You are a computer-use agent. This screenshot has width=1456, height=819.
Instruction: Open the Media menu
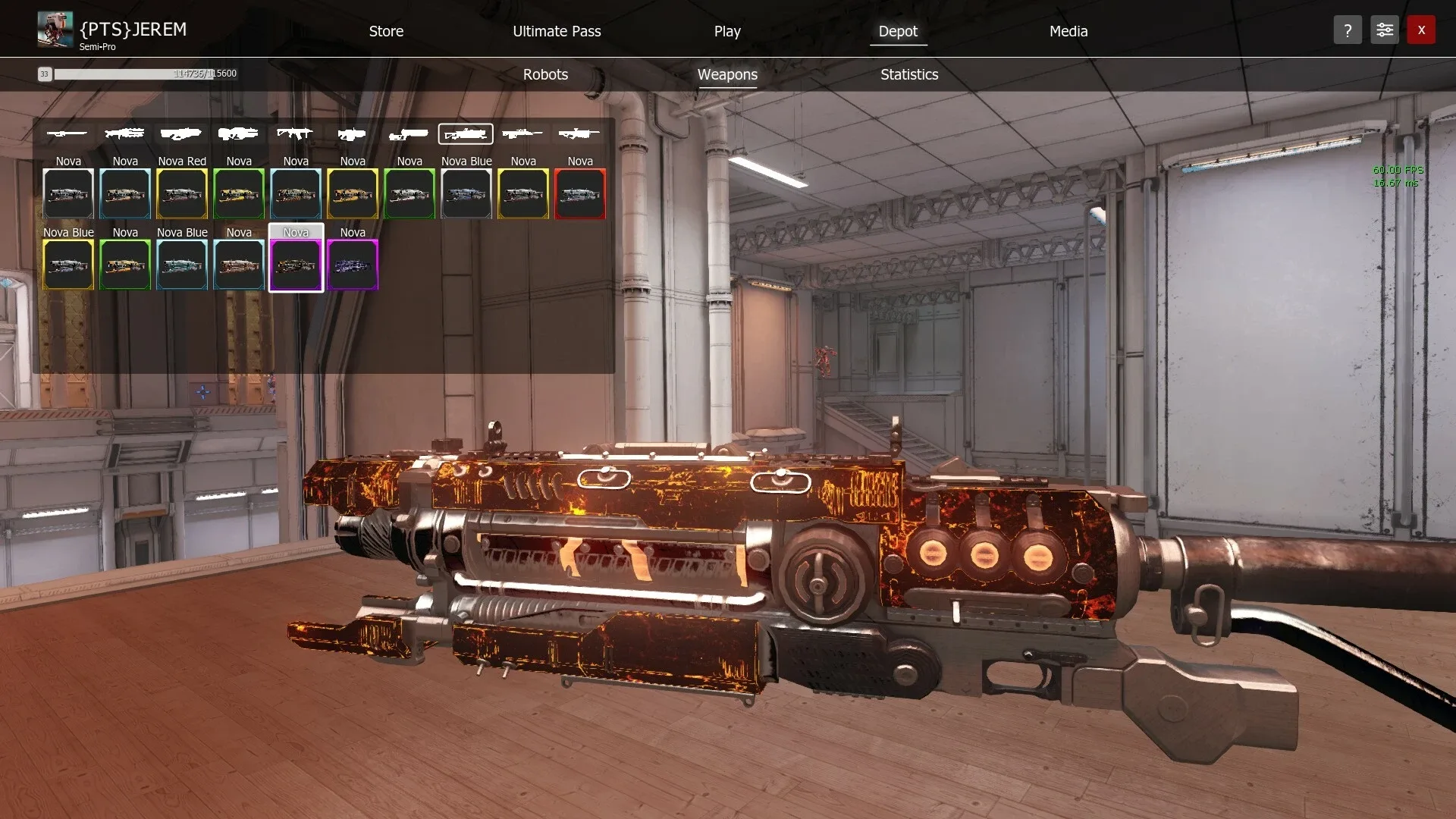[x=1068, y=31]
